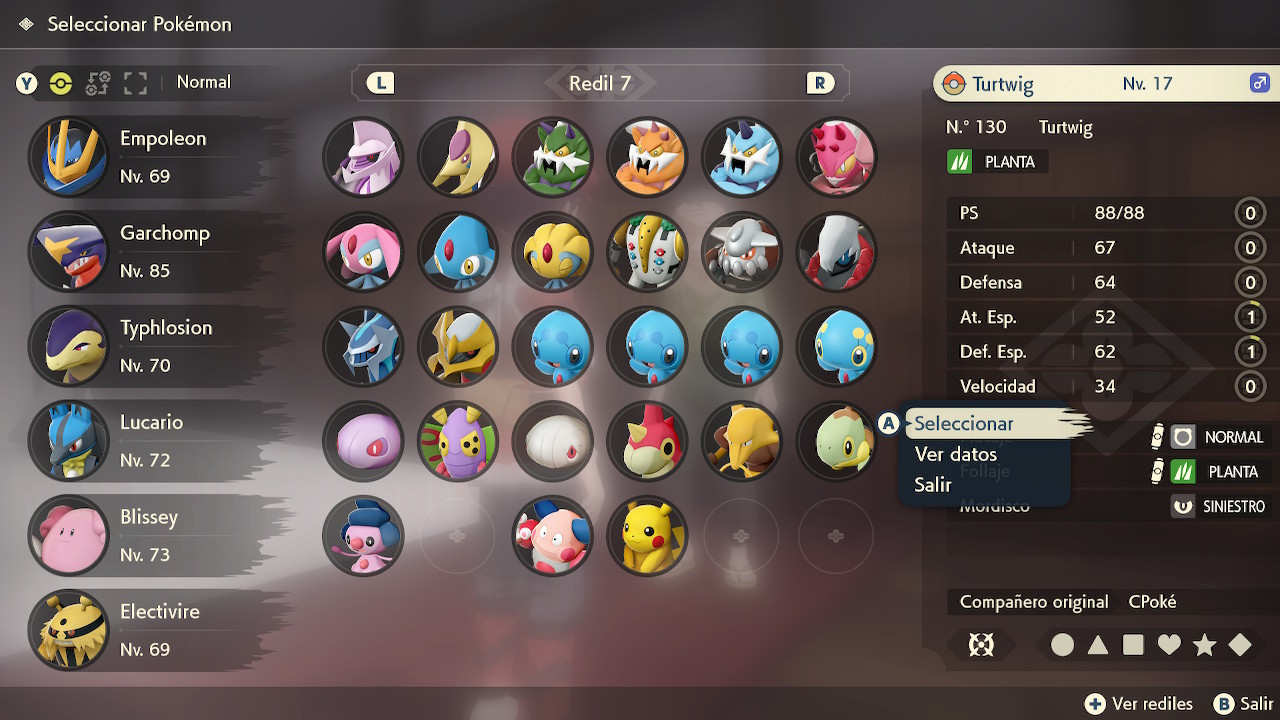1280x720 pixels.
Task: Choose Manaphy in the pasture box
Action: 837,346
